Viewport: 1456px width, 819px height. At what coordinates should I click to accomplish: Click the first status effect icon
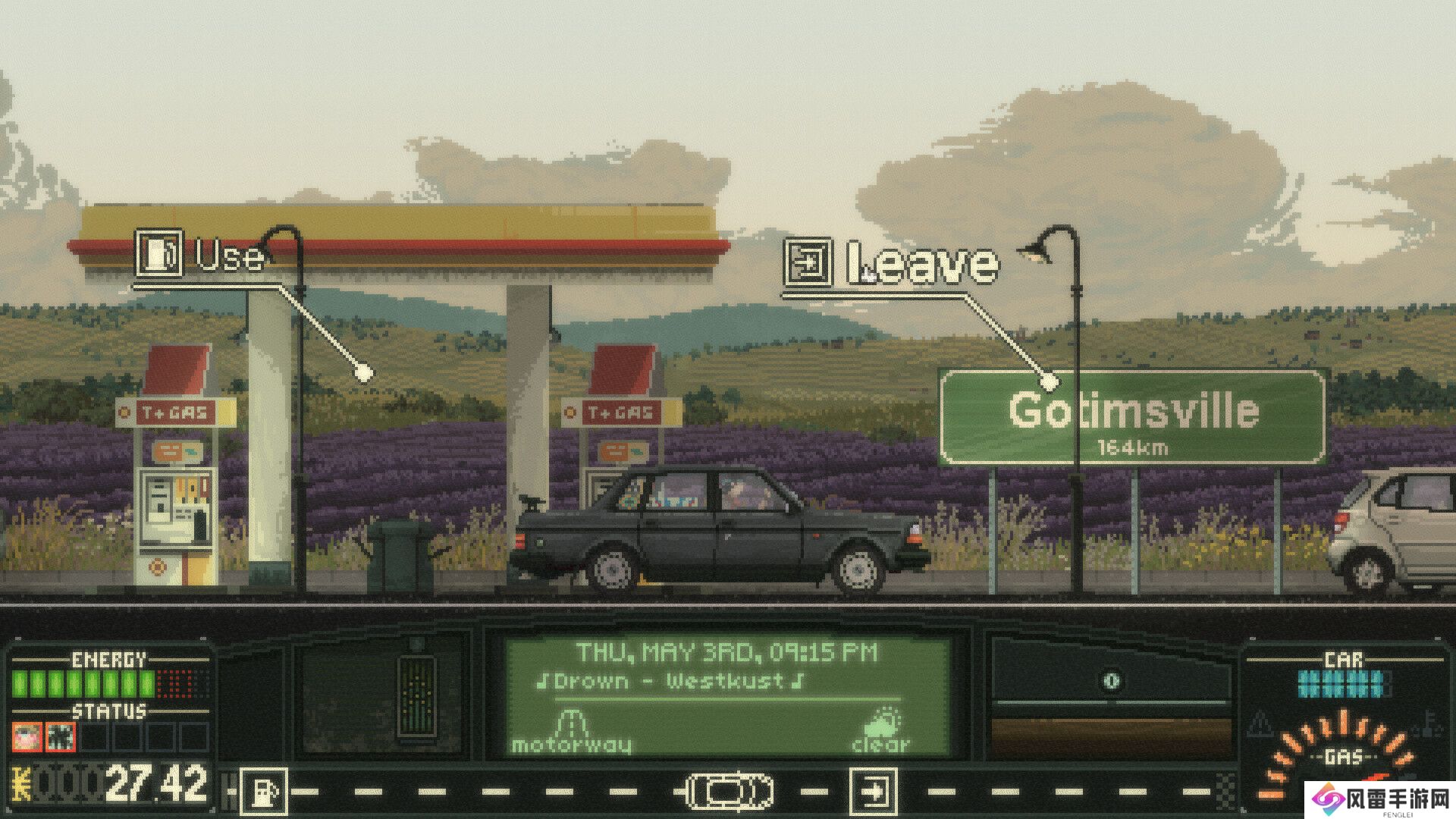pos(27,736)
